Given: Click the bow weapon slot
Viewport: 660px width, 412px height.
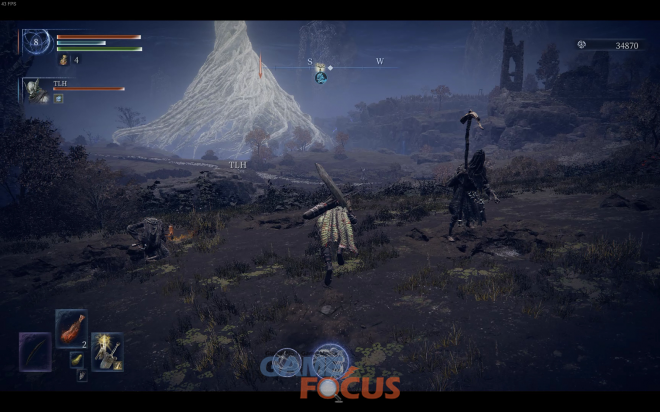Looking at the screenshot, I should (x=34, y=351).
